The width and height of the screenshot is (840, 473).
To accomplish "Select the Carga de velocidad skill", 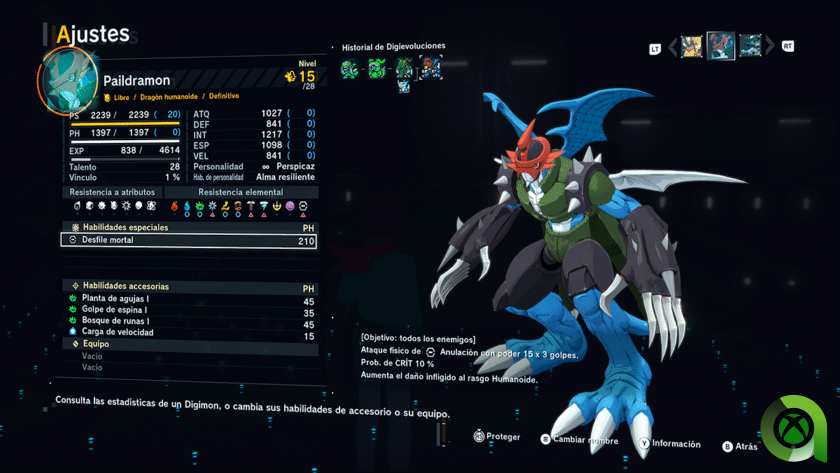I will 188,334.
